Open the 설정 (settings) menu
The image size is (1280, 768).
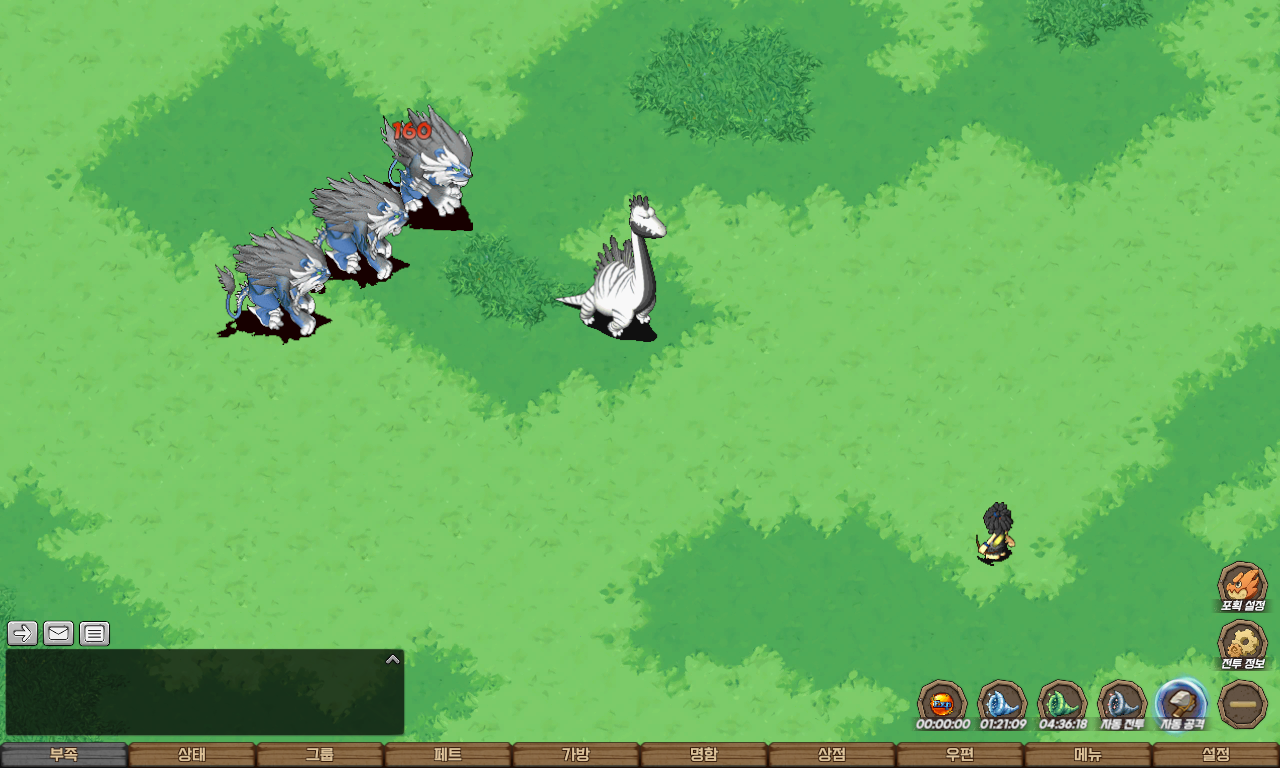click(1216, 755)
